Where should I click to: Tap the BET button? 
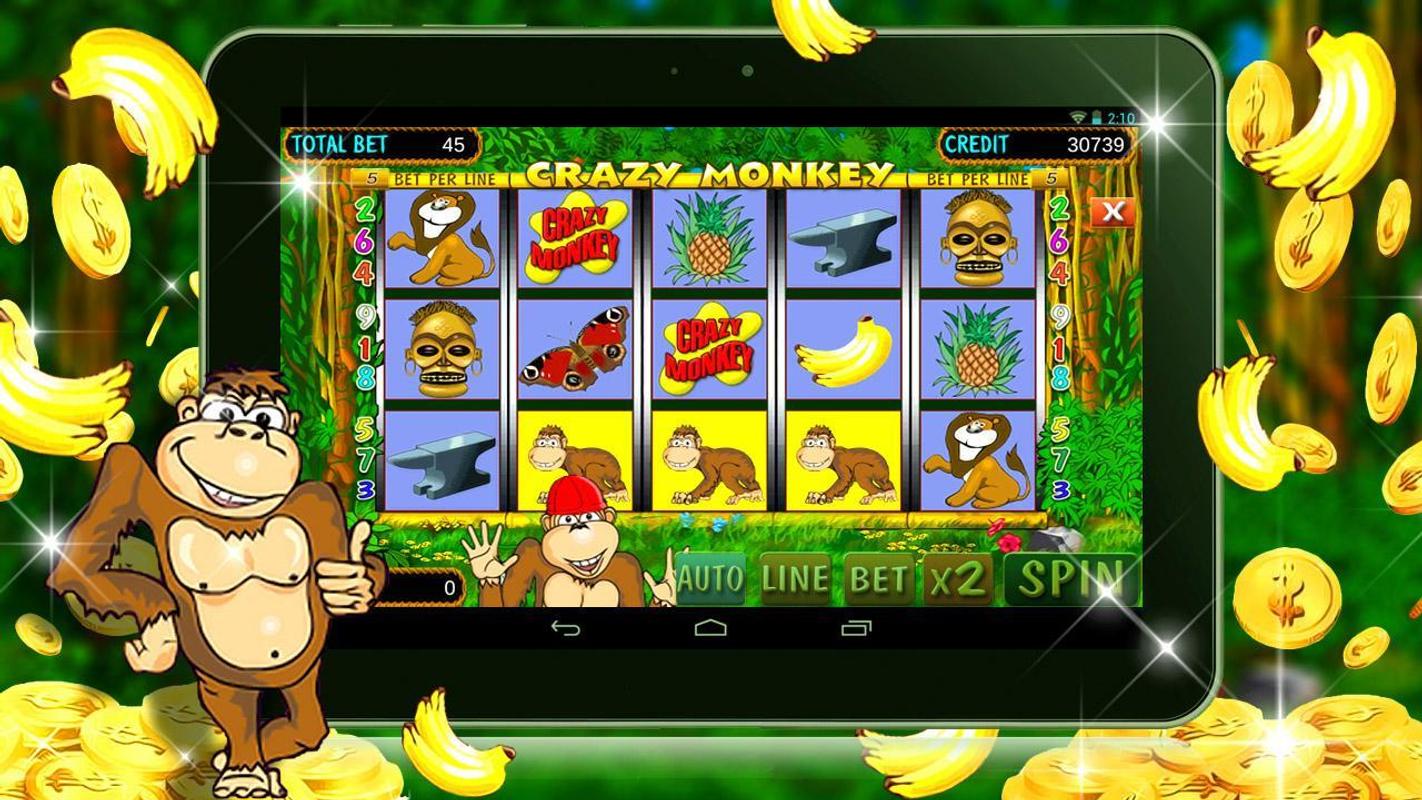(x=878, y=579)
